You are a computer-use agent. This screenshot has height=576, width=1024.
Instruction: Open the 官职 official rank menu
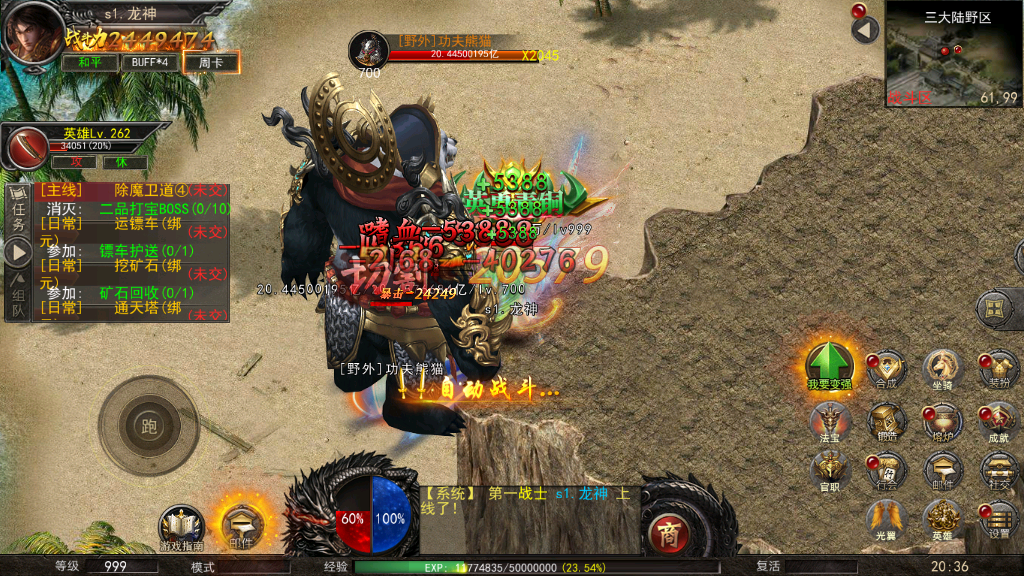tap(830, 470)
